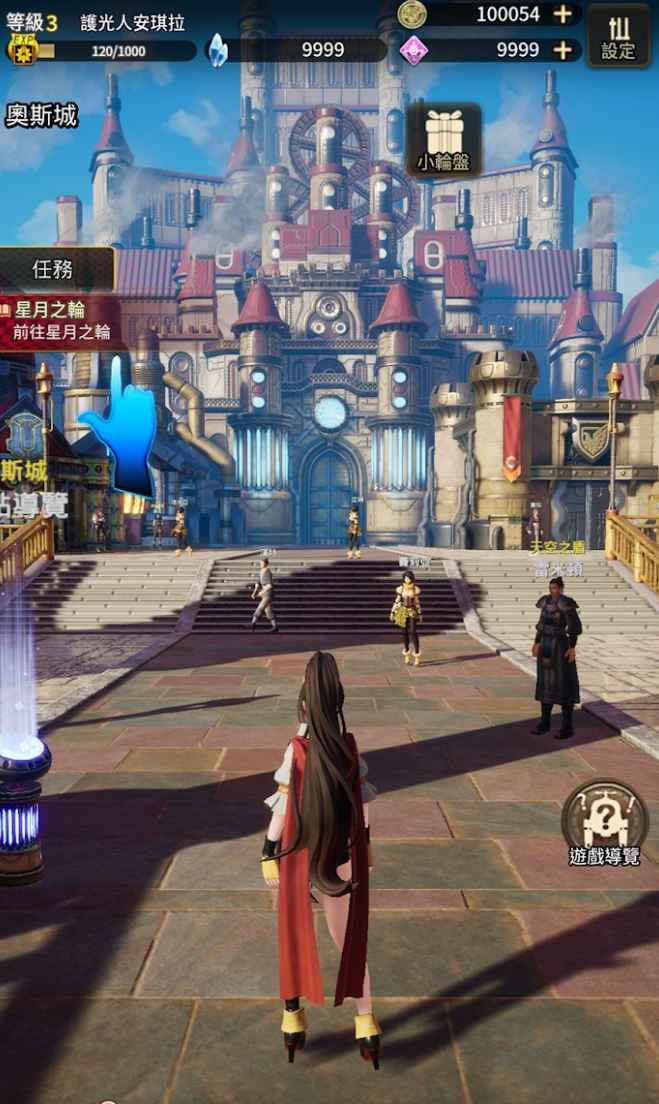Open the 小輪盤 gift wheel
The height and width of the screenshot is (1104, 659).
click(x=443, y=141)
